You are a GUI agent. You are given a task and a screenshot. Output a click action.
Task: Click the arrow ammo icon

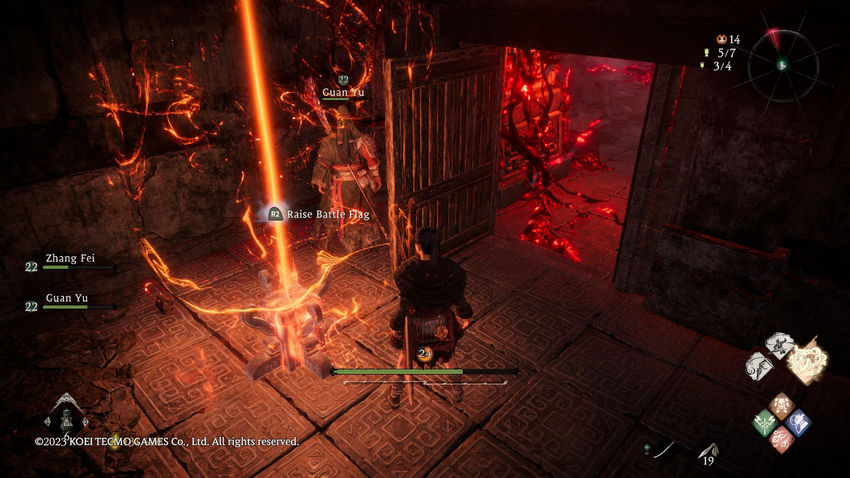click(708, 449)
